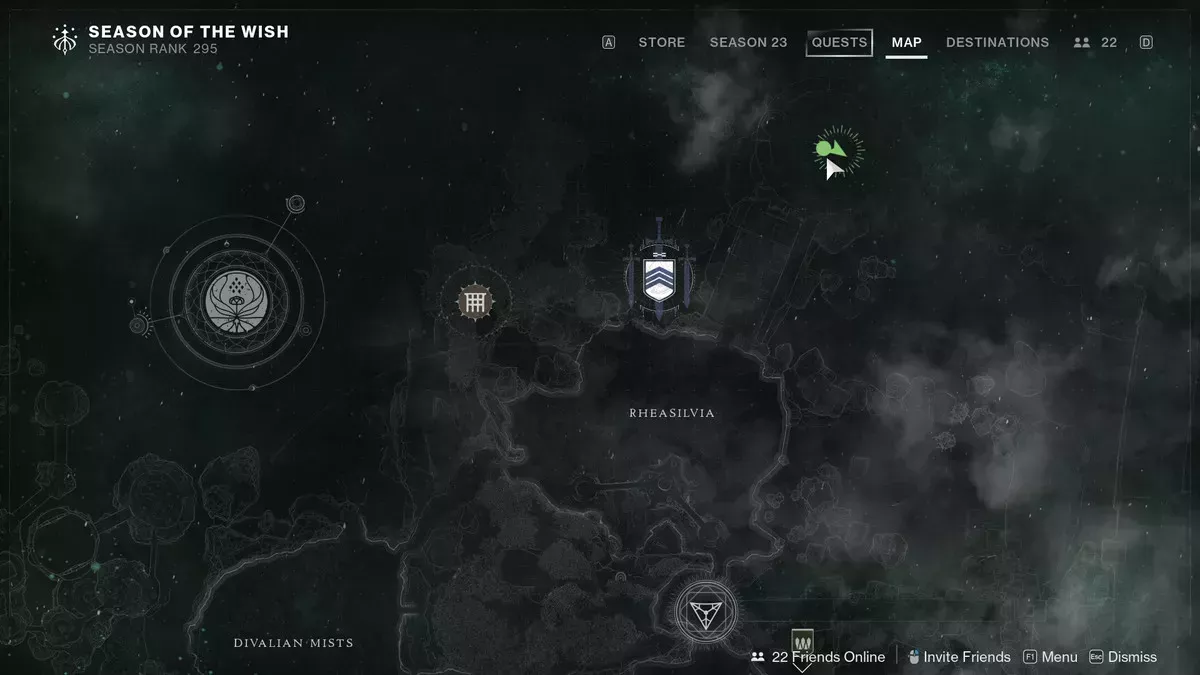Open the Store tab
Screen dimensions: 1200x675
click(x=661, y=42)
